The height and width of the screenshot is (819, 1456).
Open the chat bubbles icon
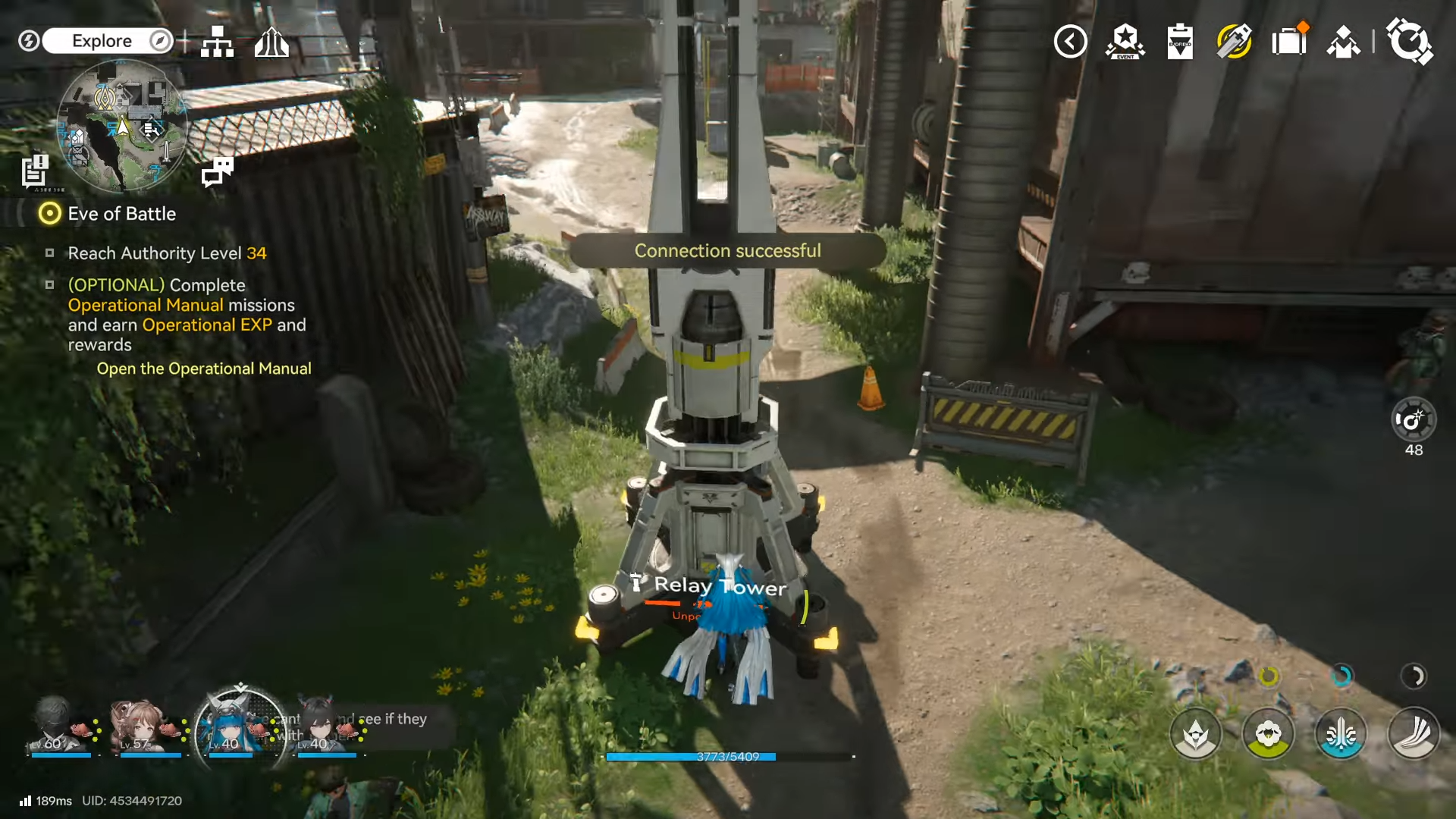218,171
